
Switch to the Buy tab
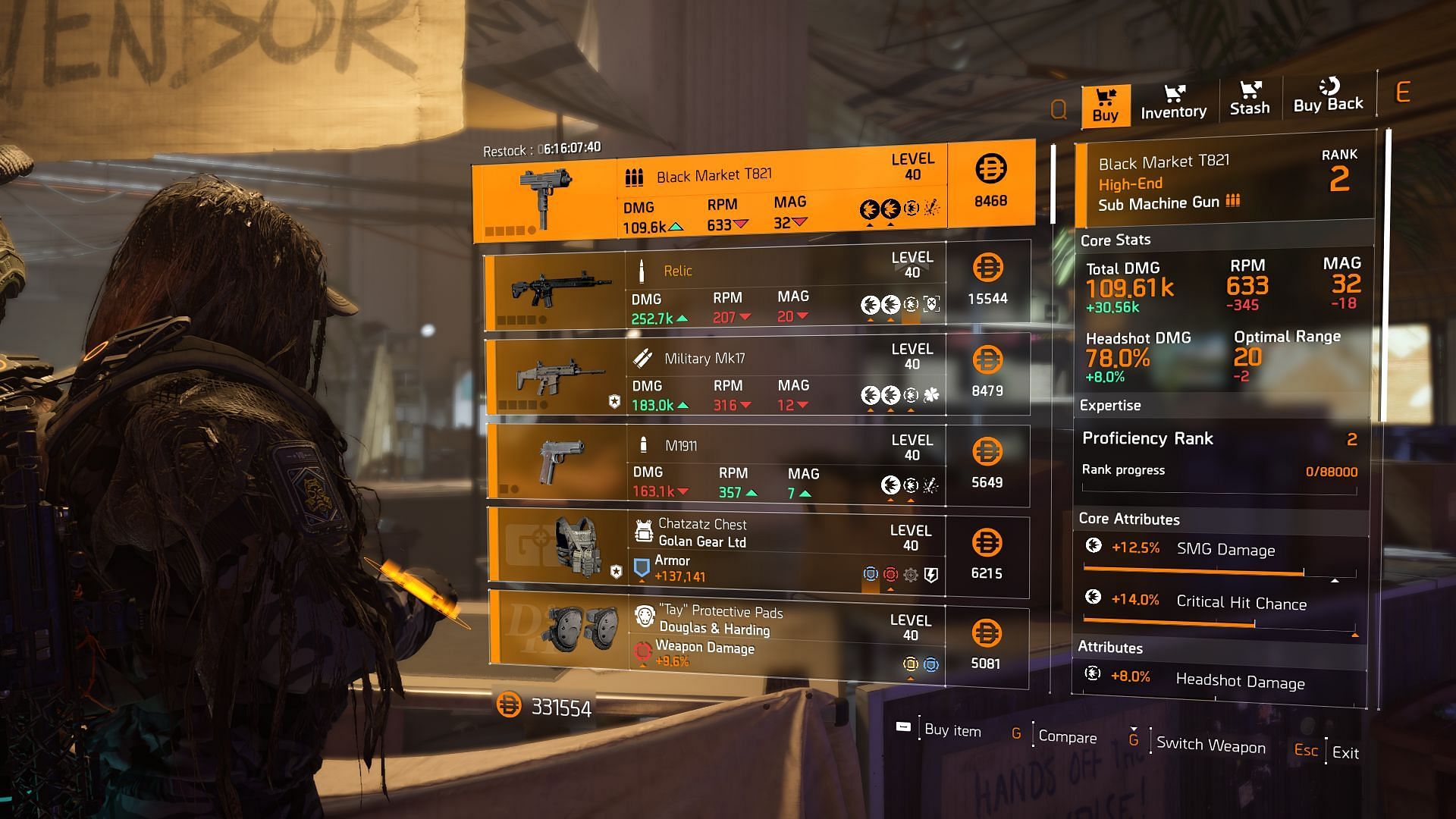tap(1105, 105)
